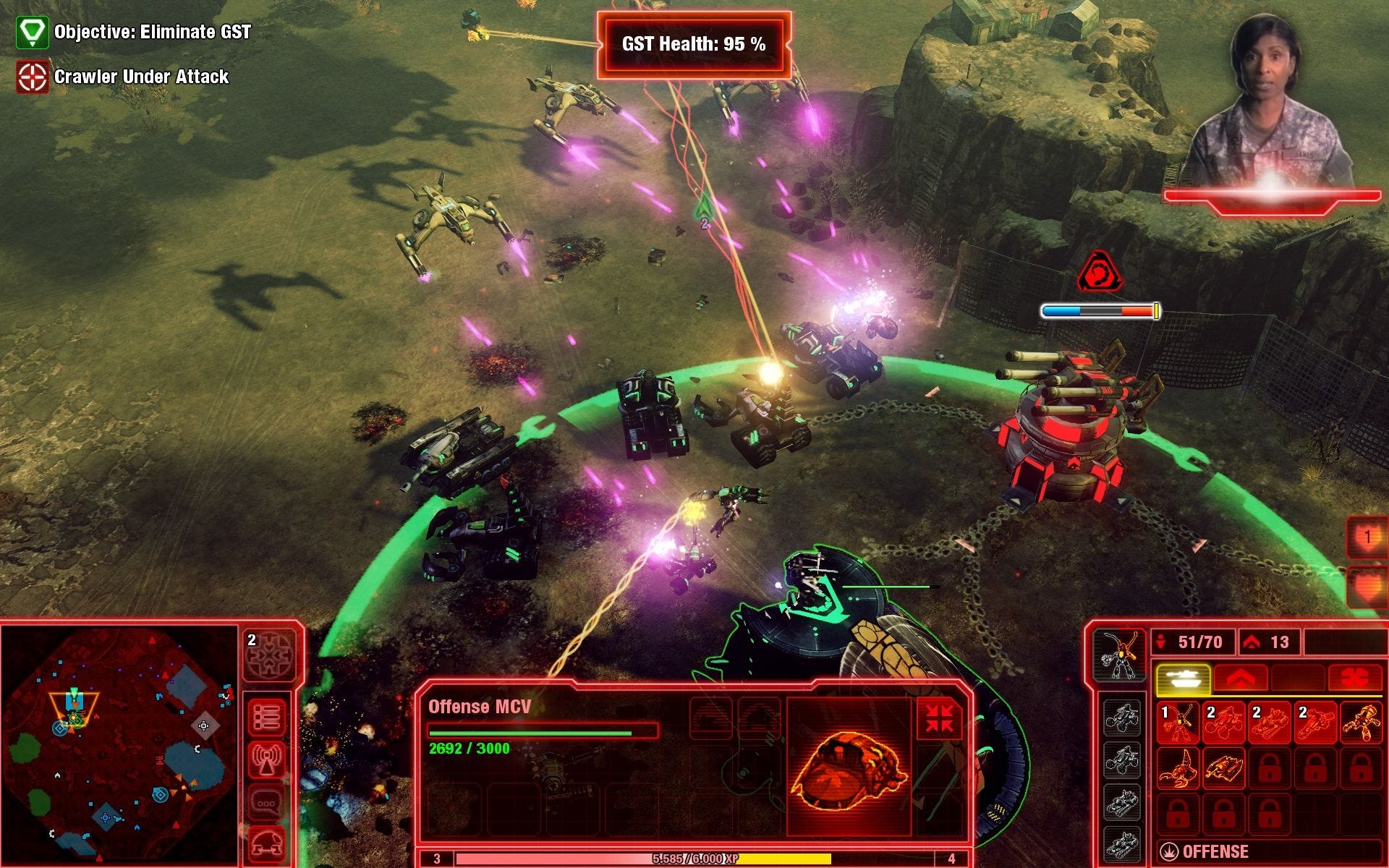This screenshot has width=1389, height=868.
Task: Switch to the chevron upgrades tab
Action: click(1240, 678)
